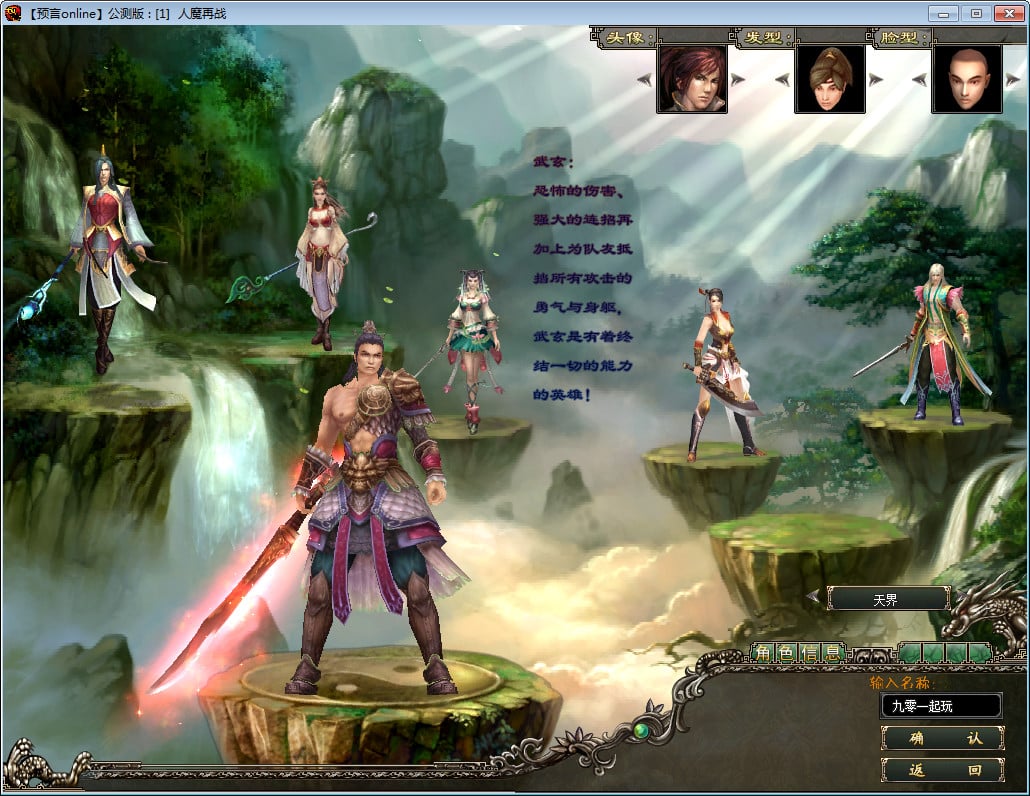This screenshot has height=796, width=1030.
Task: Minimize the game window
Action: pos(943,13)
